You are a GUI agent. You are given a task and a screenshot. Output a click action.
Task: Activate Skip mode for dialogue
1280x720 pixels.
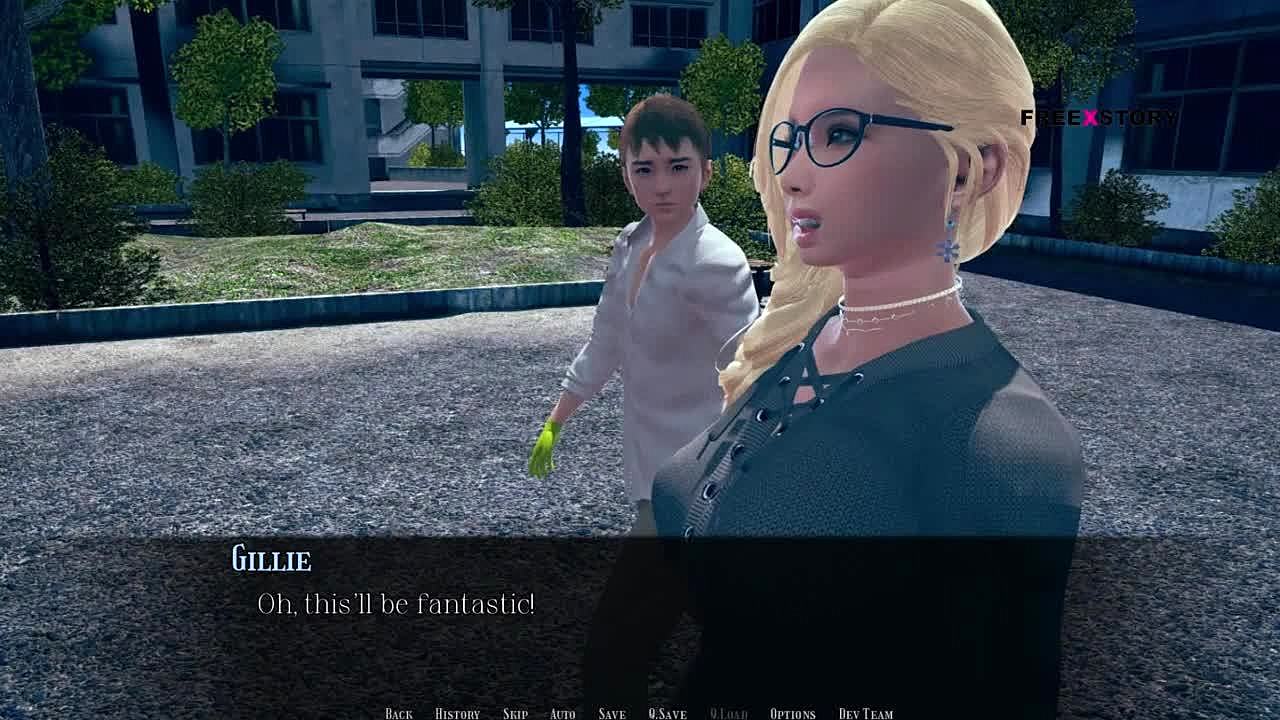point(515,713)
